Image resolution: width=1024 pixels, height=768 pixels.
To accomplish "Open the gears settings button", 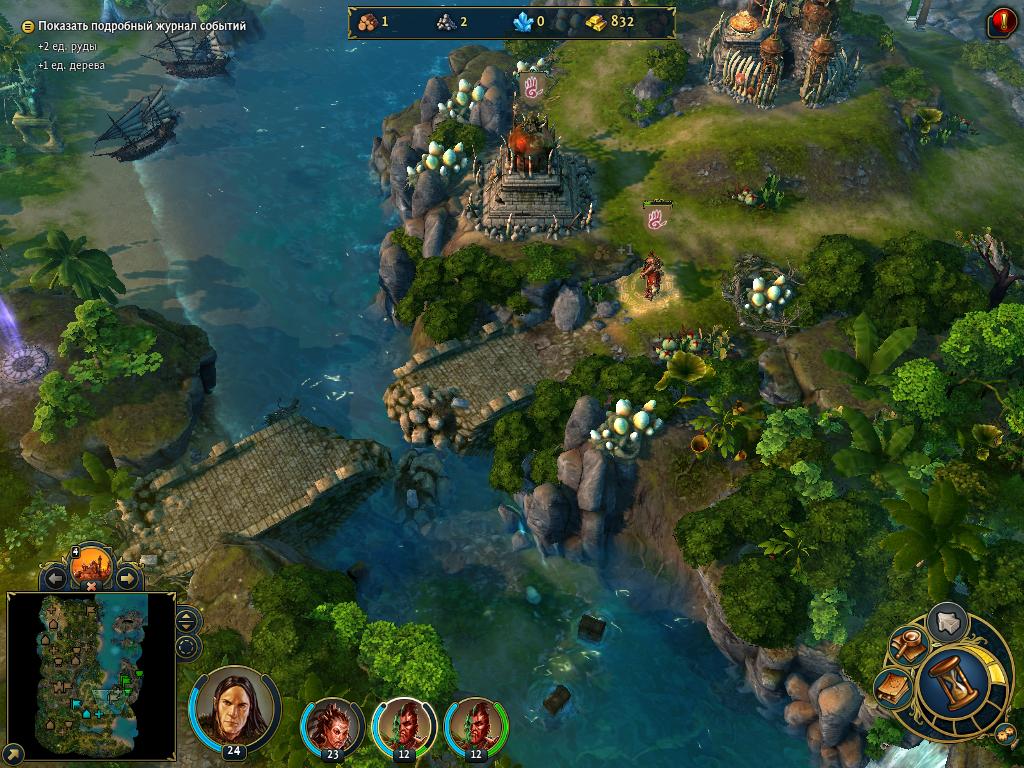I will coord(1003,734).
